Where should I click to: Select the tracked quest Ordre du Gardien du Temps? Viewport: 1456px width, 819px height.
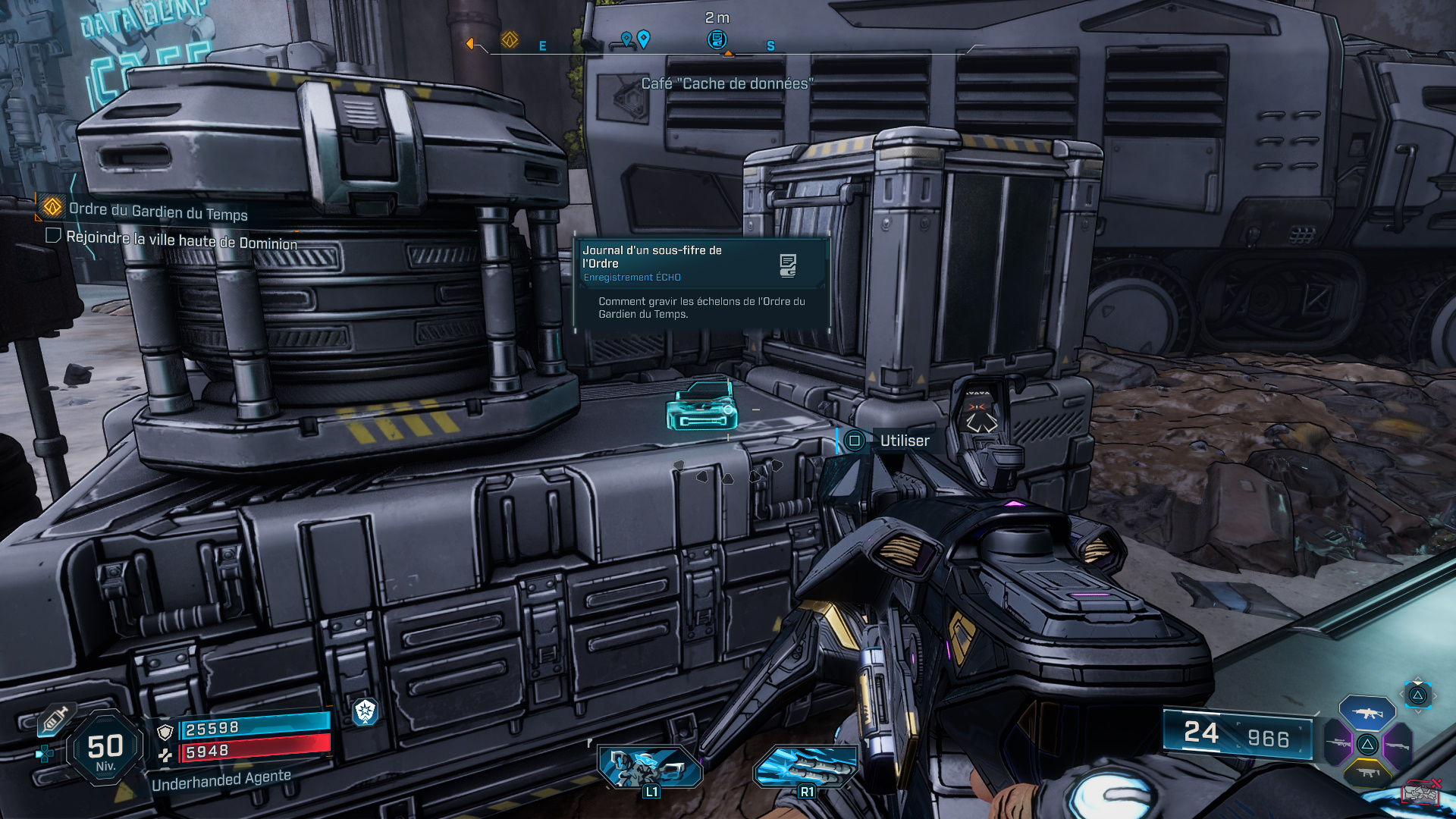pos(158,210)
